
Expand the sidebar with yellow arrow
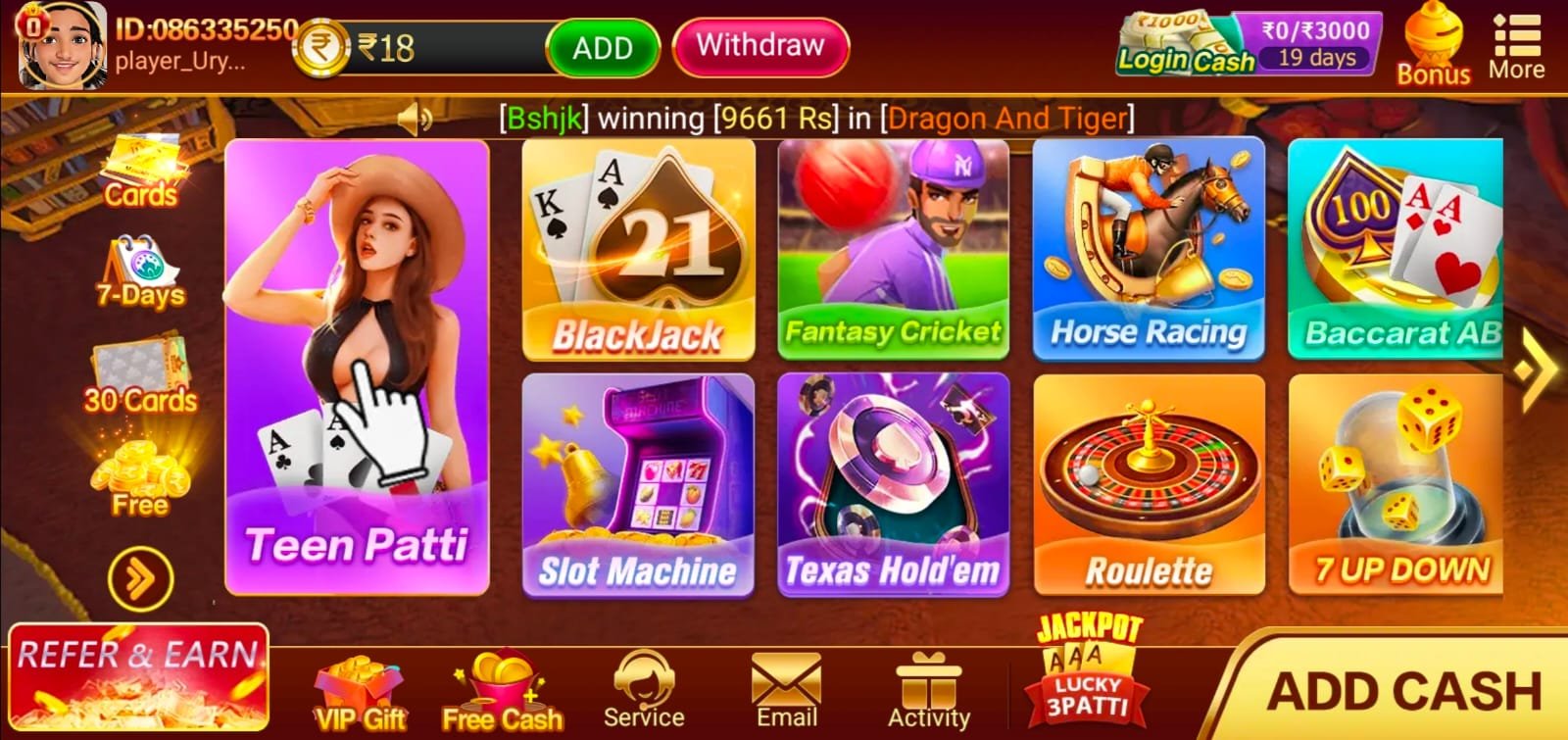[x=140, y=578]
